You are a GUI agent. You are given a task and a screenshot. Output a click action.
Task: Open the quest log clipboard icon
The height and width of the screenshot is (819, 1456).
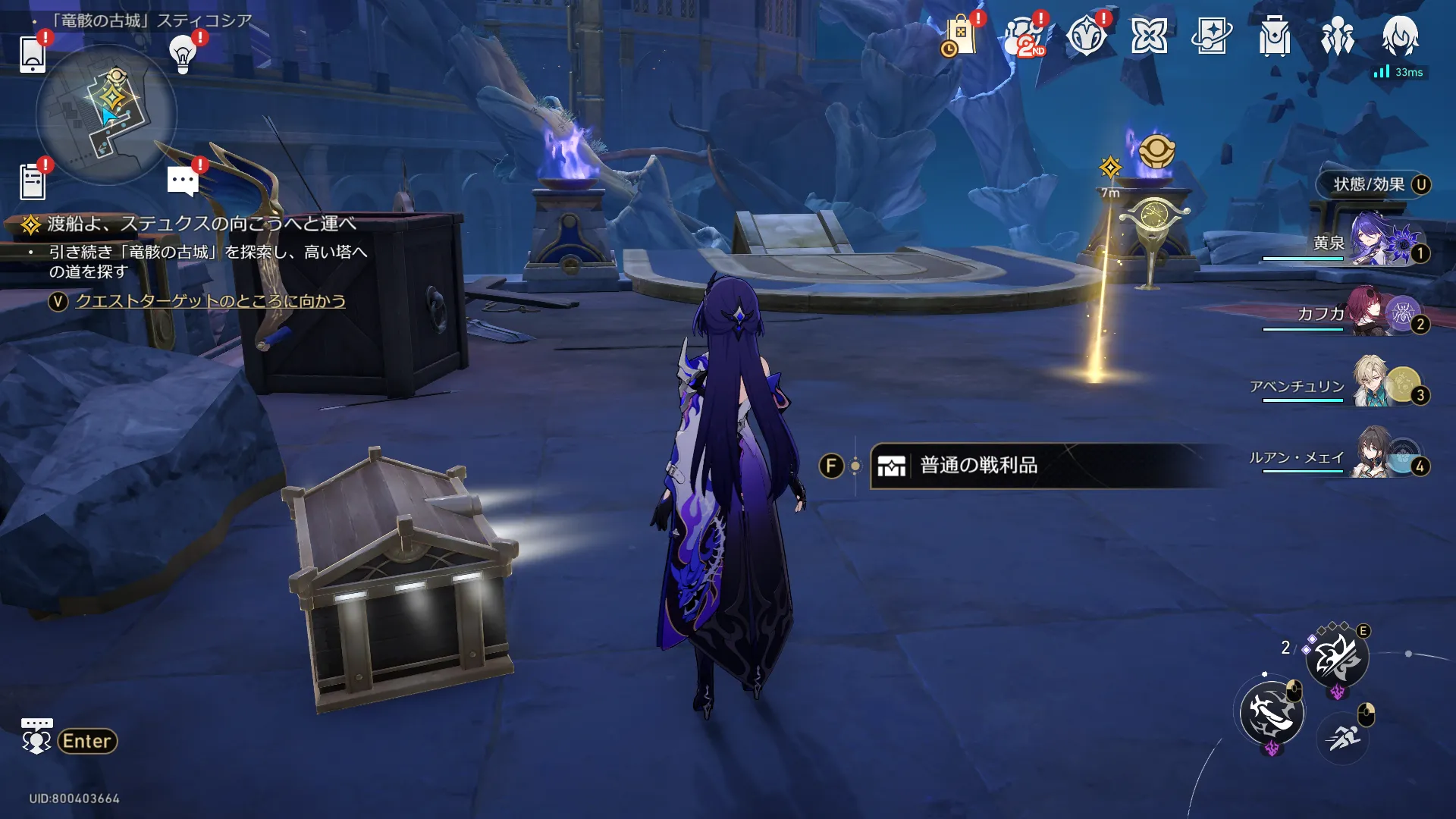[x=33, y=182]
